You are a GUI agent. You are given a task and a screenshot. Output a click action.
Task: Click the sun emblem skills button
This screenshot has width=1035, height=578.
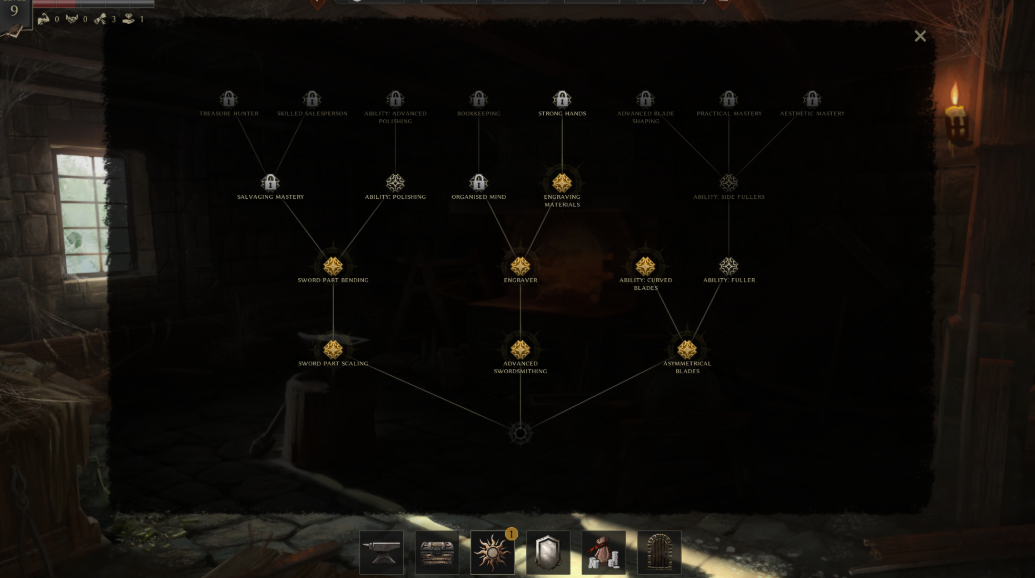[x=492, y=552]
